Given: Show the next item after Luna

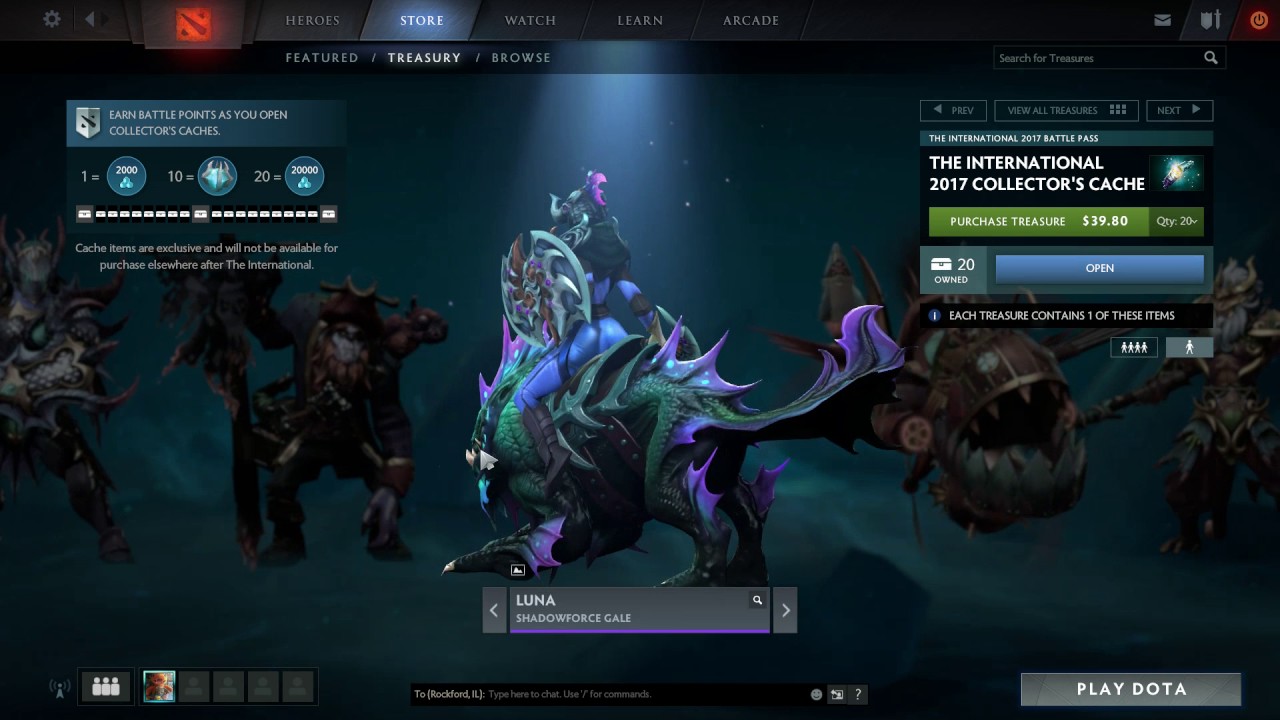Looking at the screenshot, I should (785, 610).
